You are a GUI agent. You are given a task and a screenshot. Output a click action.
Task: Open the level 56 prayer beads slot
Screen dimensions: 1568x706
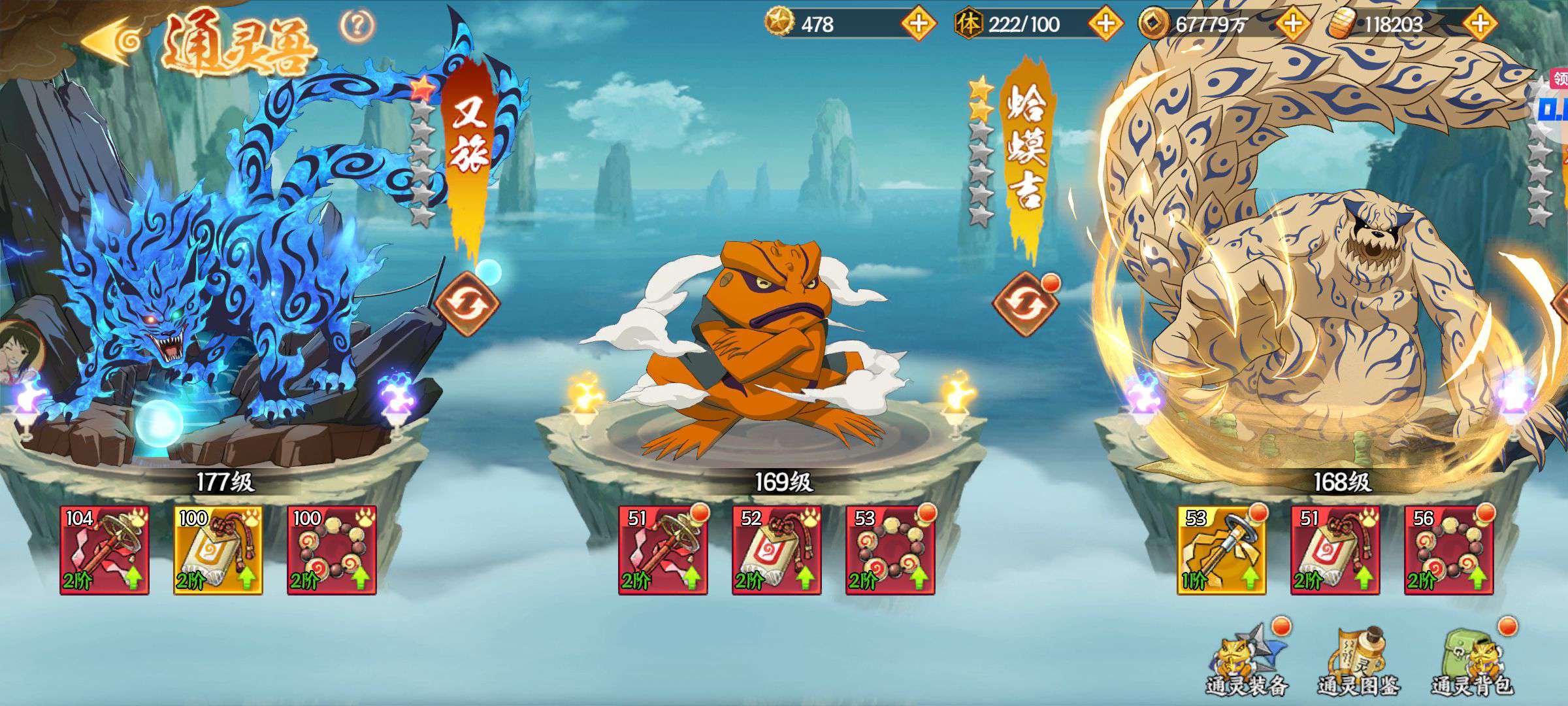1449,550
